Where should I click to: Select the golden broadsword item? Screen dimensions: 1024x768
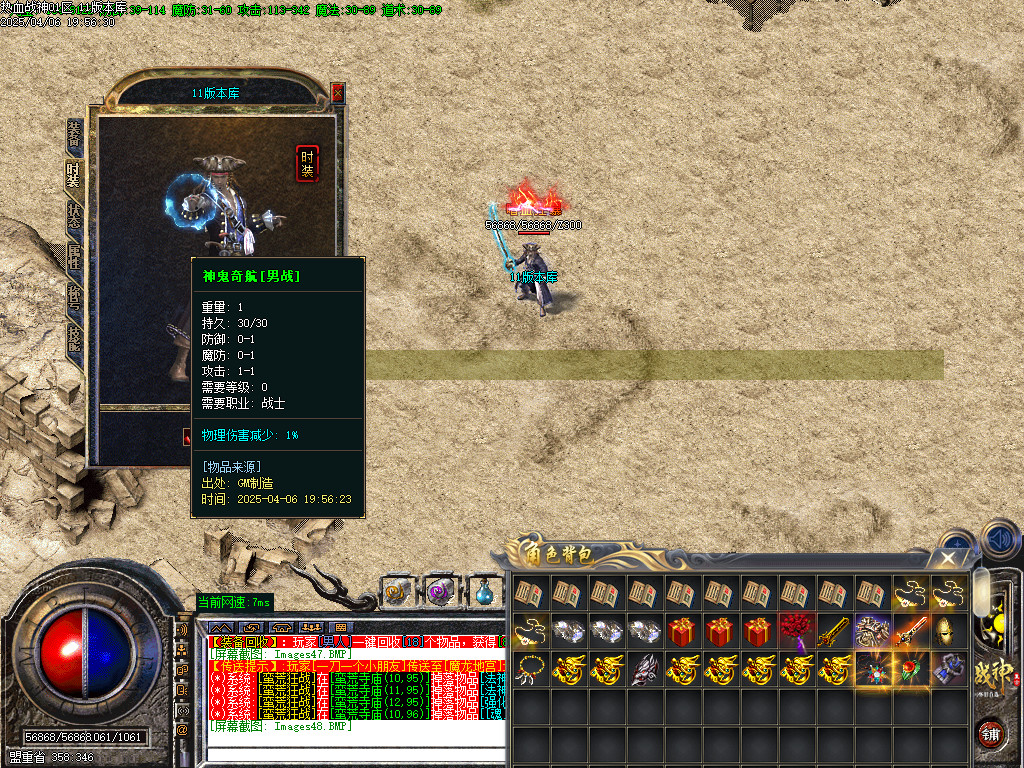(834, 631)
